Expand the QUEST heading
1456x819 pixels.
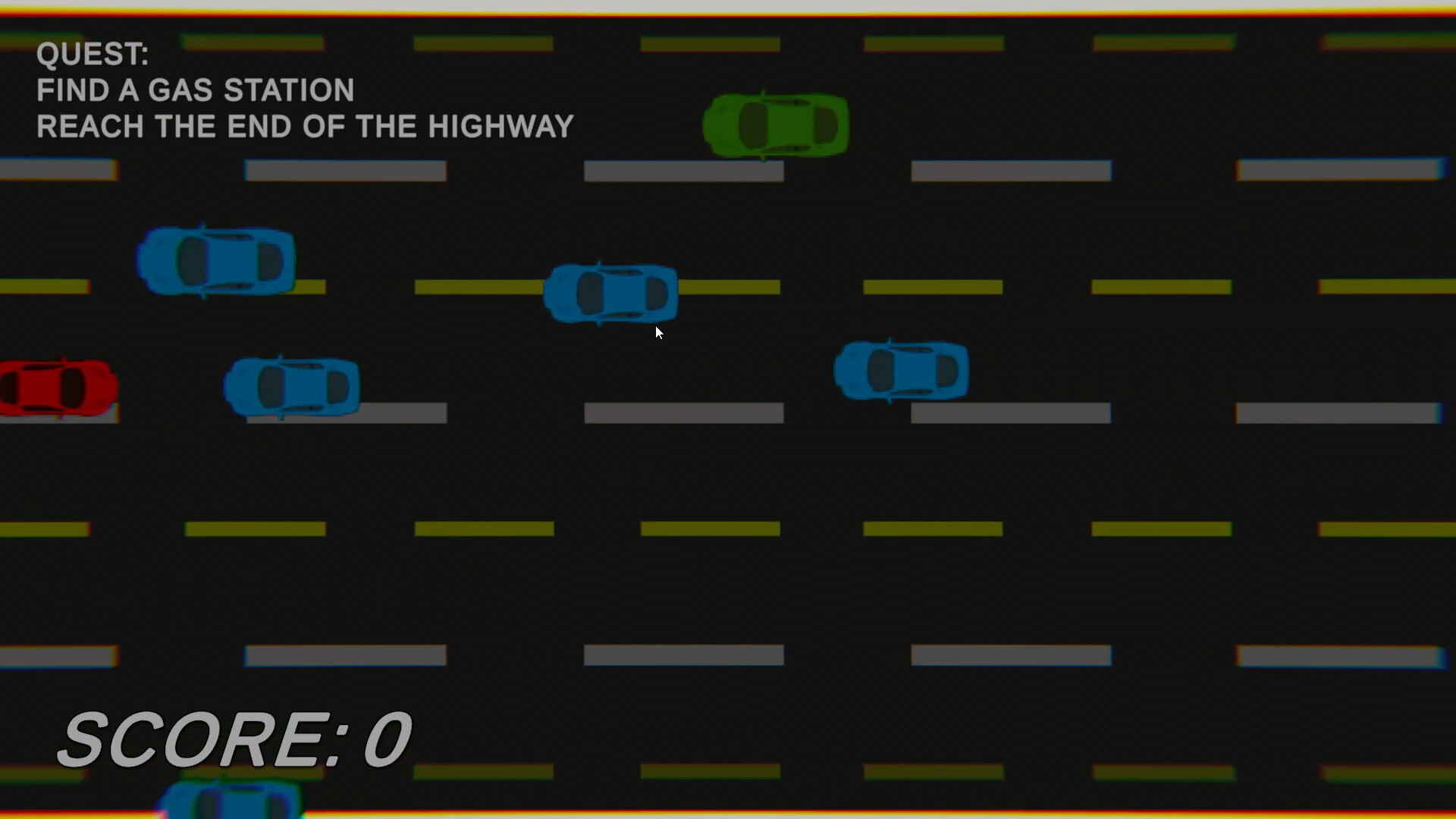93,53
